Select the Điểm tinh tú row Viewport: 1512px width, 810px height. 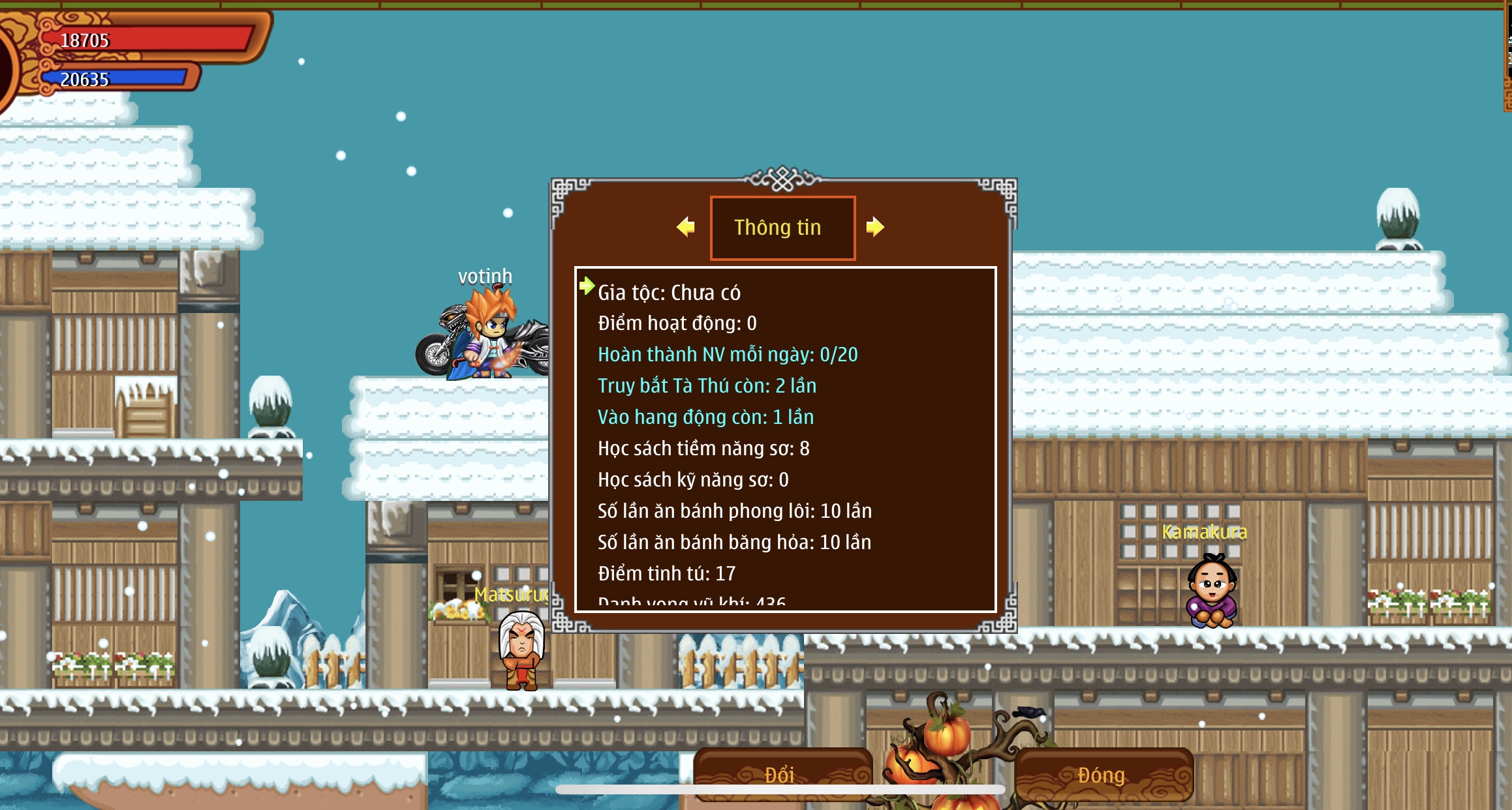point(666,574)
